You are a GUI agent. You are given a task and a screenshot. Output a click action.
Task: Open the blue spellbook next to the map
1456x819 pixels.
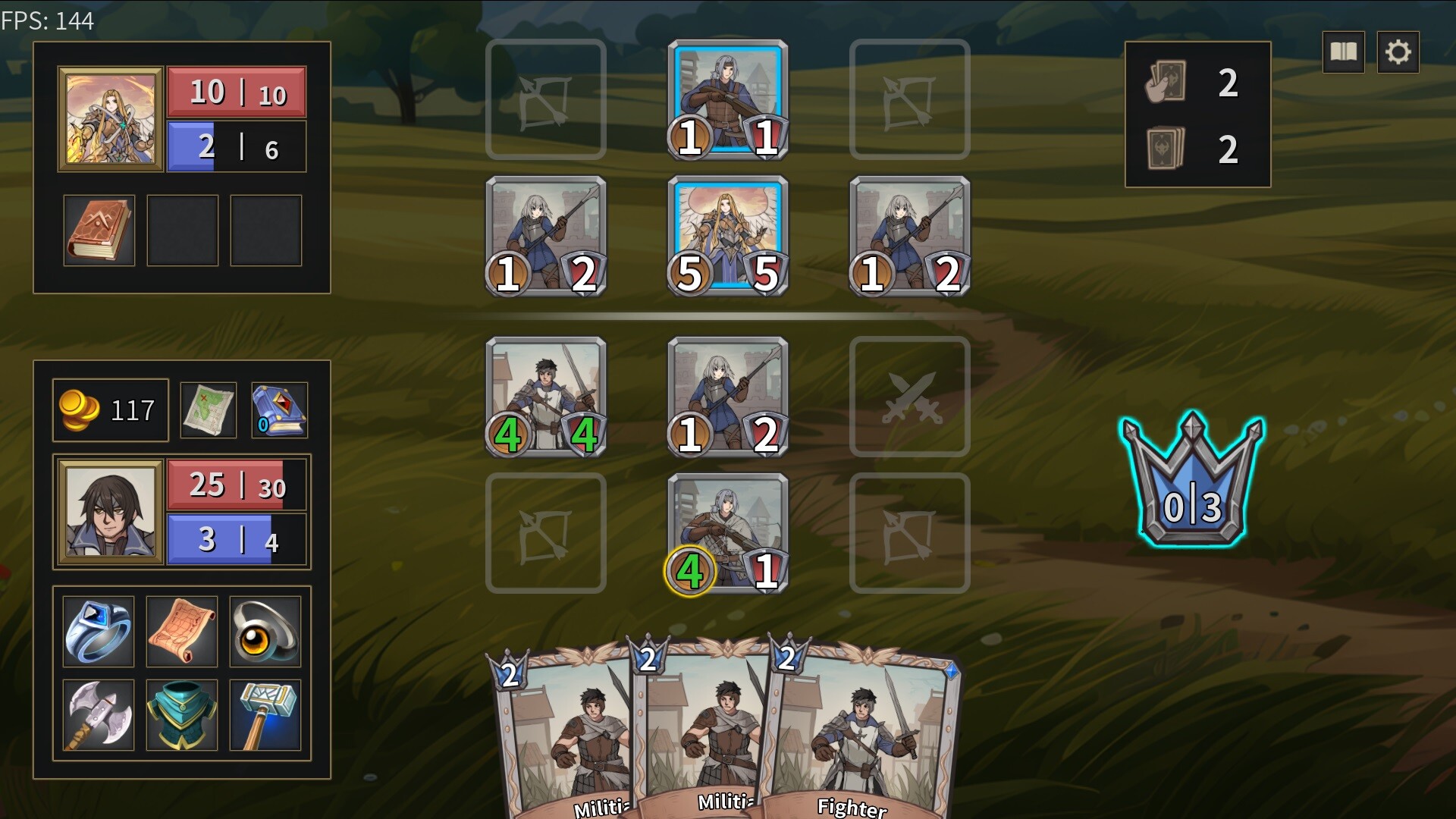tap(279, 410)
